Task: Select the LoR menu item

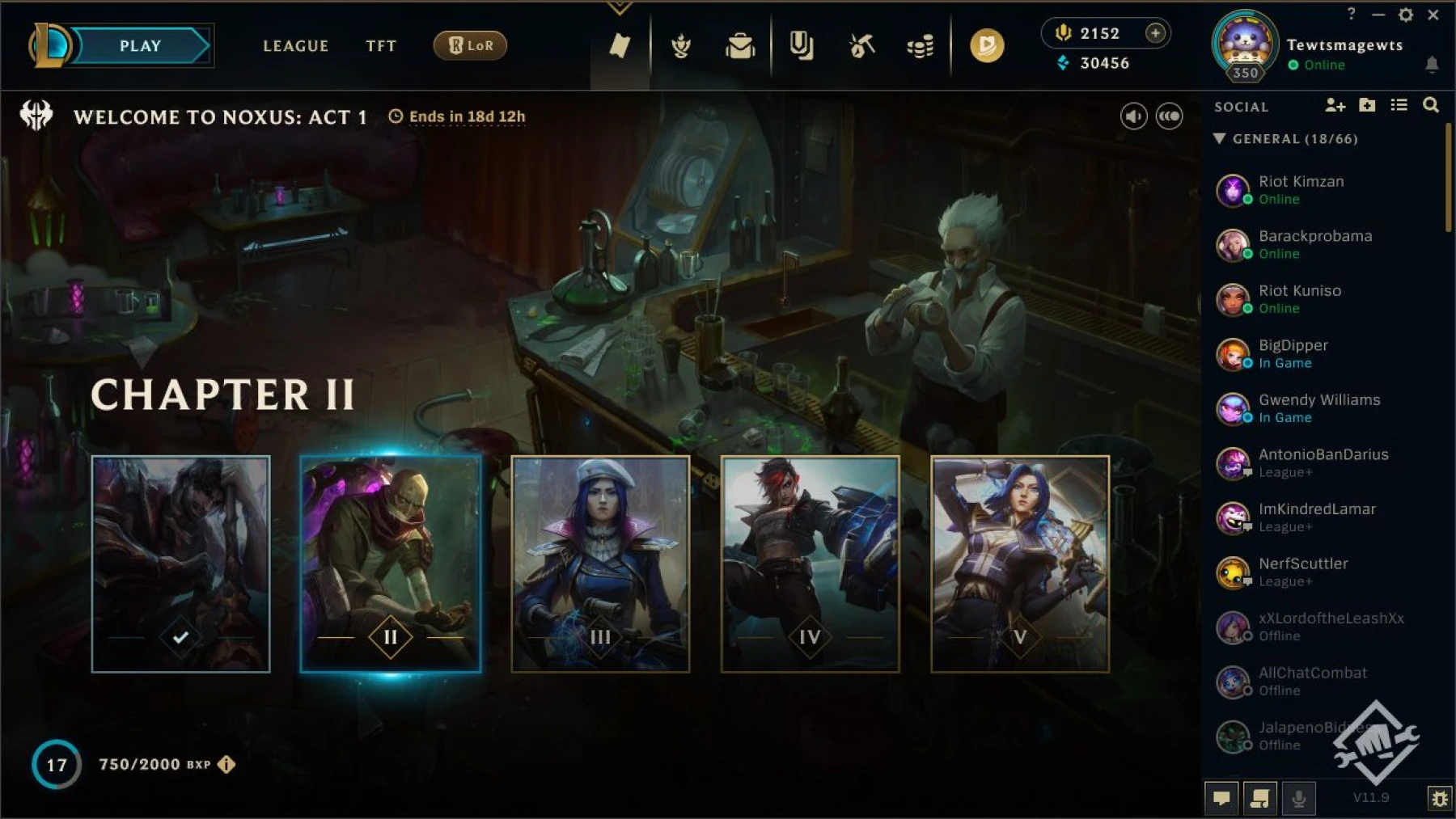Action: [469, 46]
